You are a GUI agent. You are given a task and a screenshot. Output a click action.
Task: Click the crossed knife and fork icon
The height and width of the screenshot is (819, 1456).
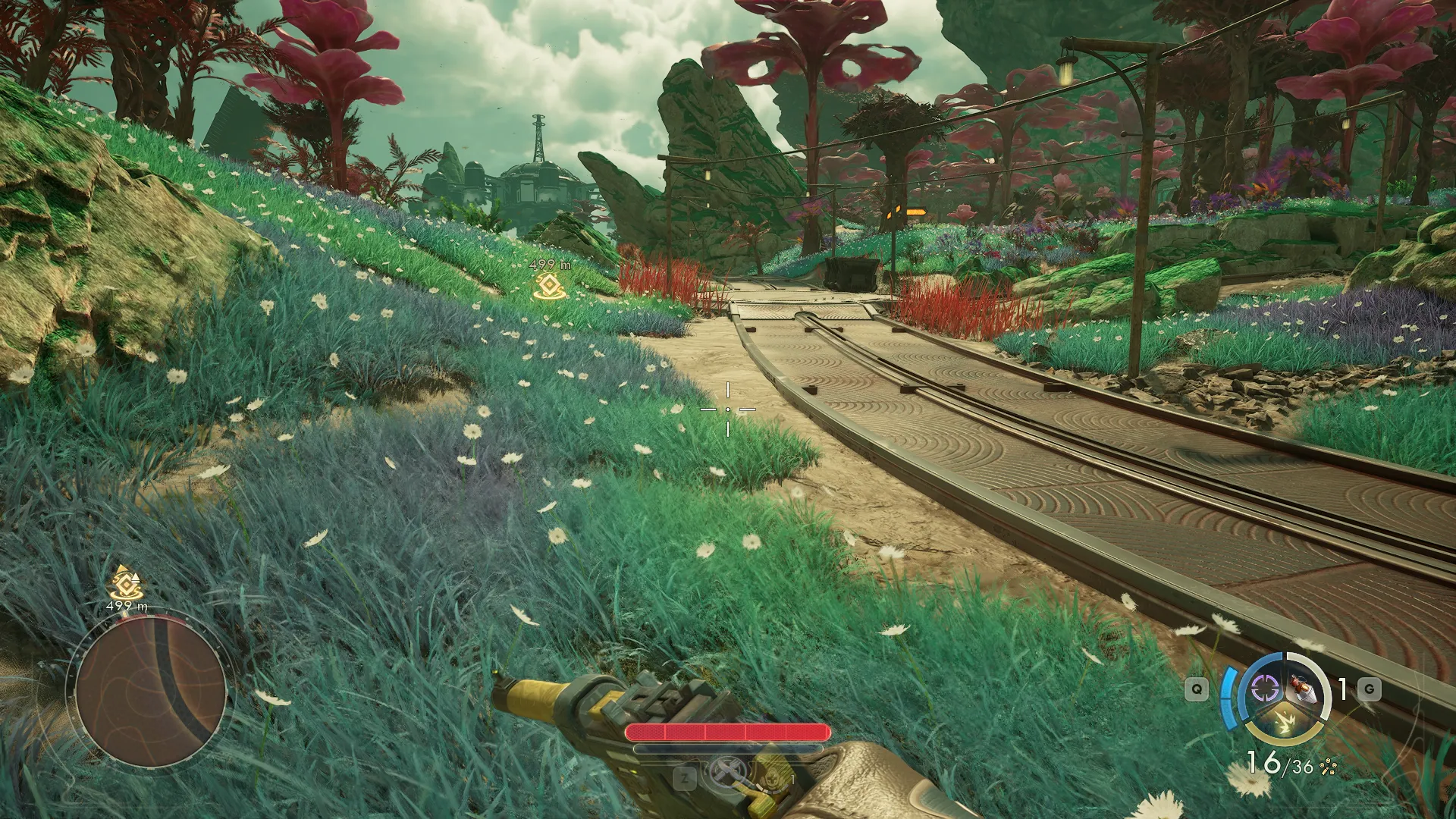726,773
